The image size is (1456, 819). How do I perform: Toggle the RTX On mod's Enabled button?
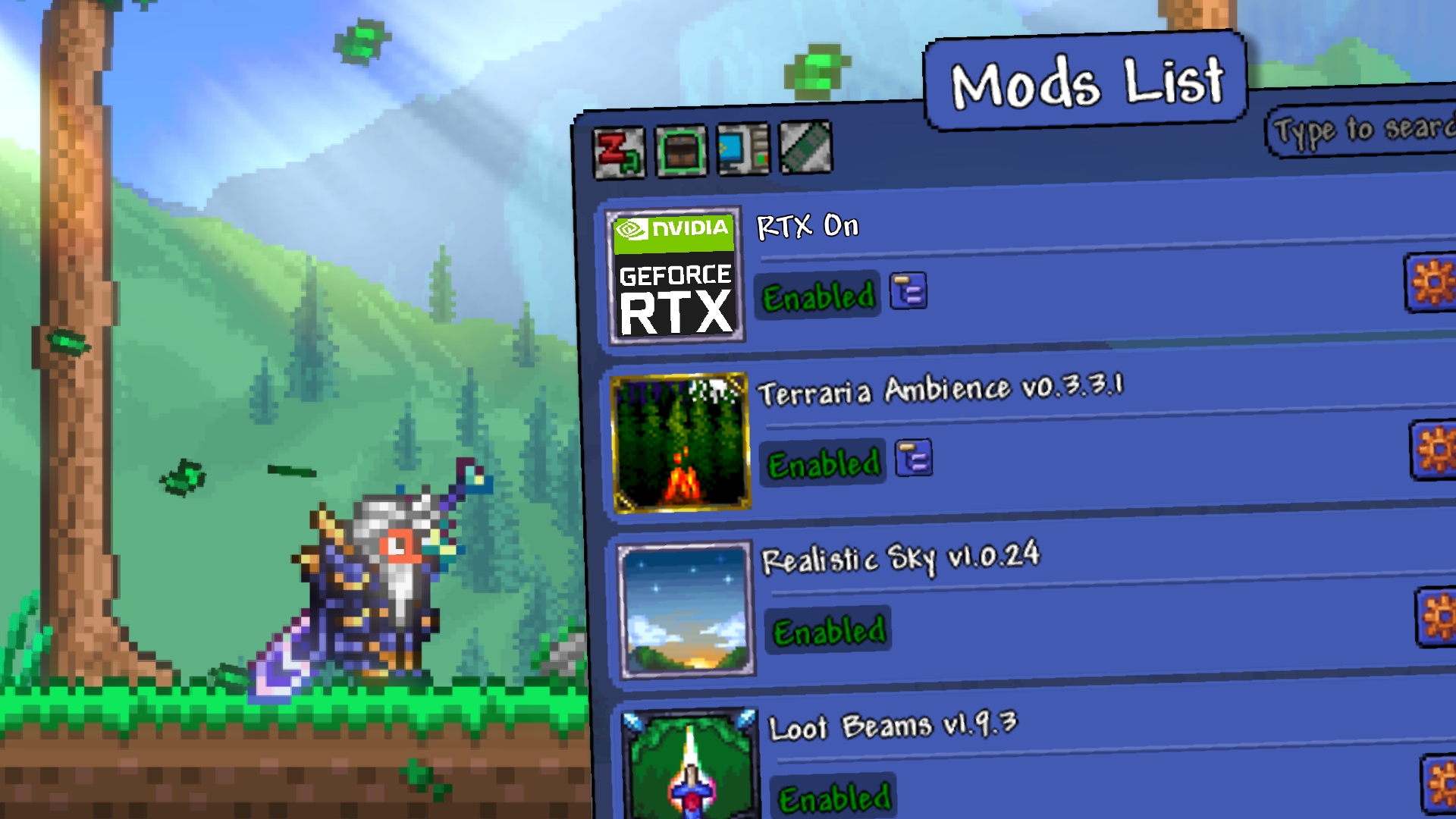point(818,296)
